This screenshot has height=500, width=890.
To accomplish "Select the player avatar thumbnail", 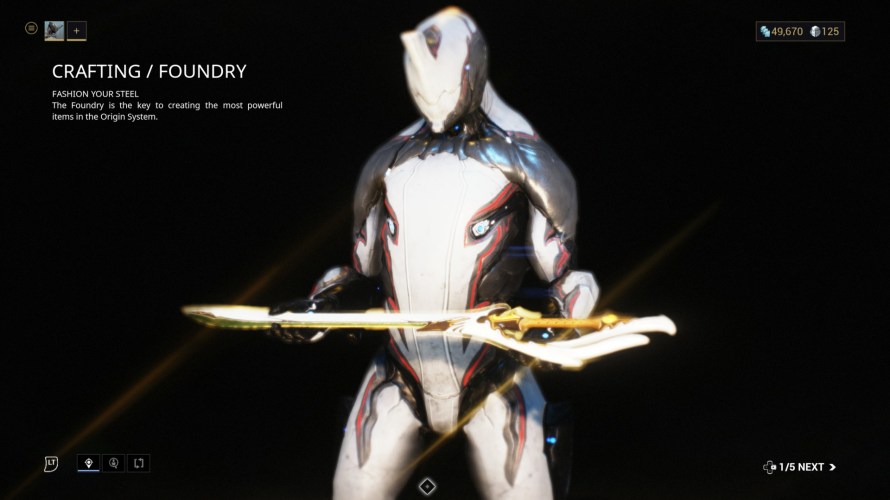I will click(54, 31).
